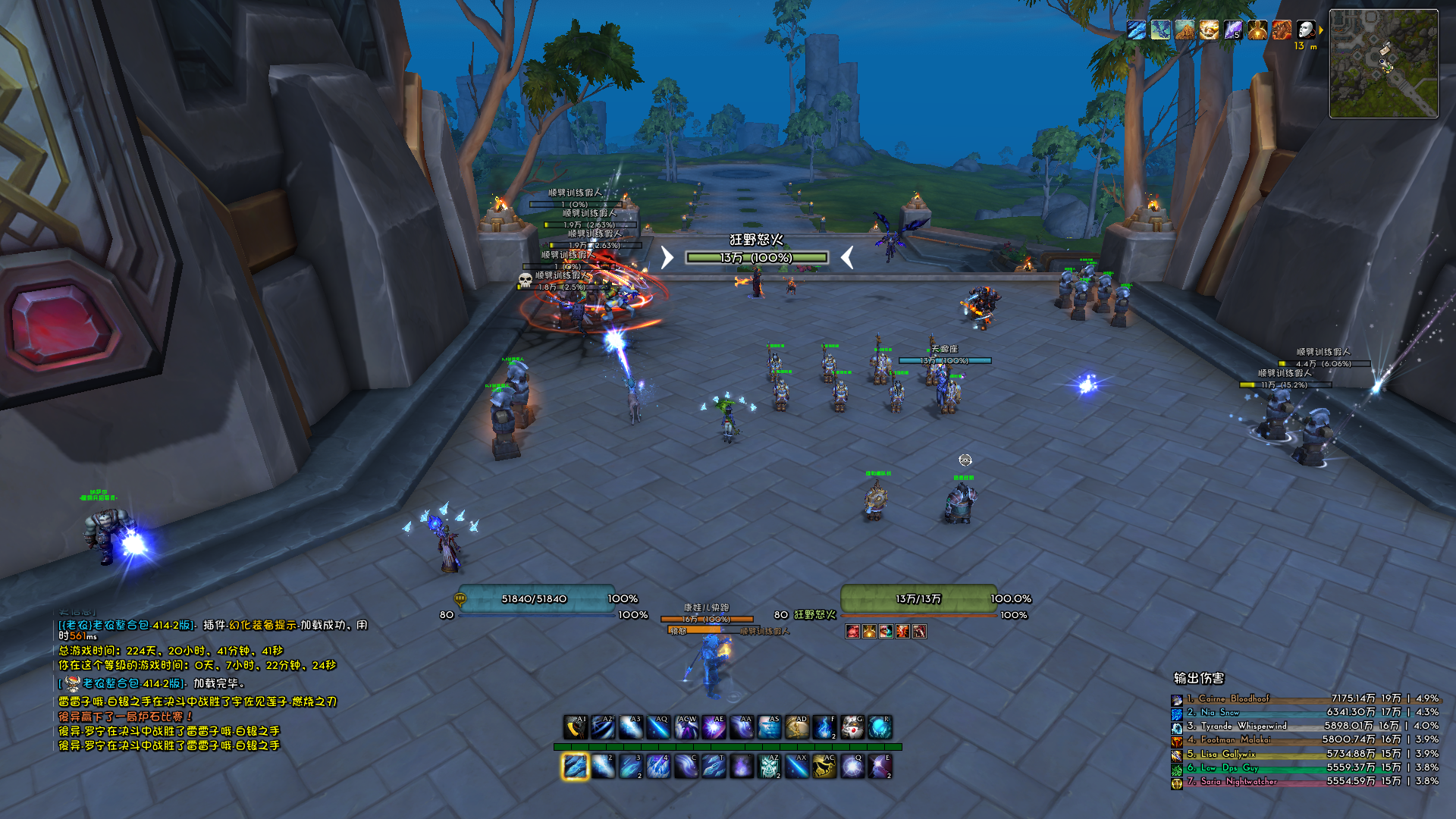Use the blue orb ability bound to R
Viewport: 1456px width, 819px height.
point(880,728)
